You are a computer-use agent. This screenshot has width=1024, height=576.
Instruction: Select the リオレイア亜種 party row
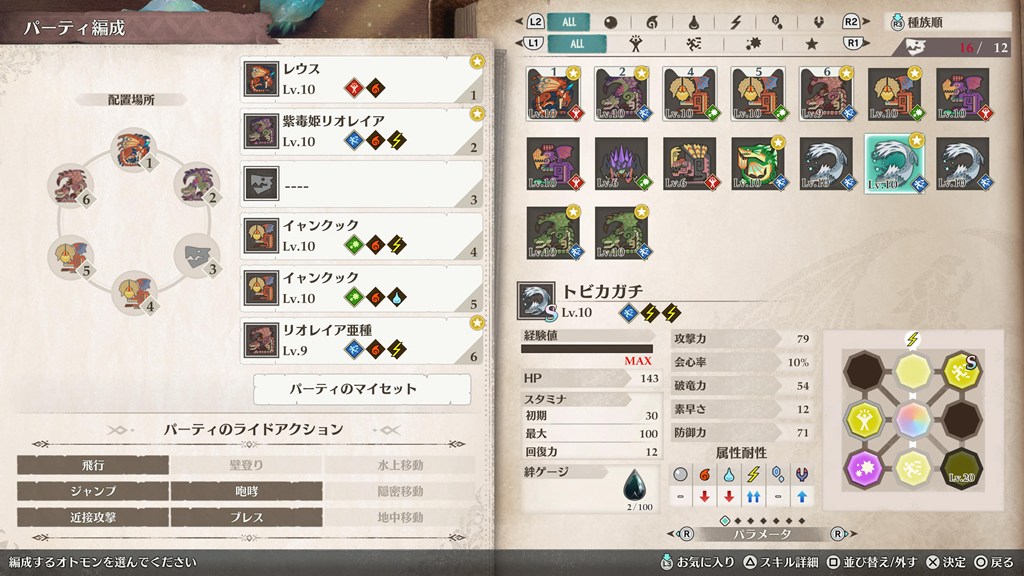[x=362, y=340]
